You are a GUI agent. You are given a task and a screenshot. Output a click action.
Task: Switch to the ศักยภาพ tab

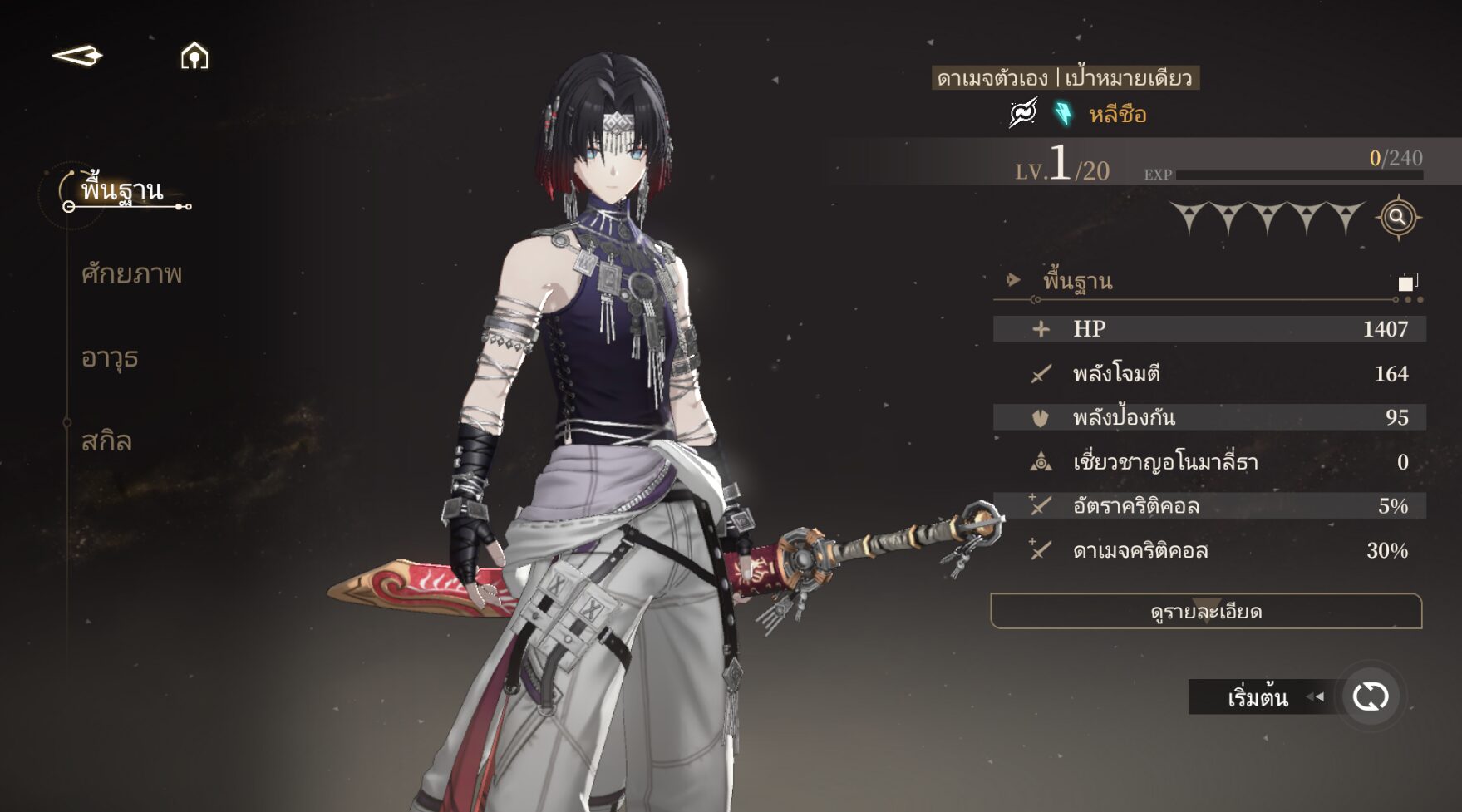131,273
